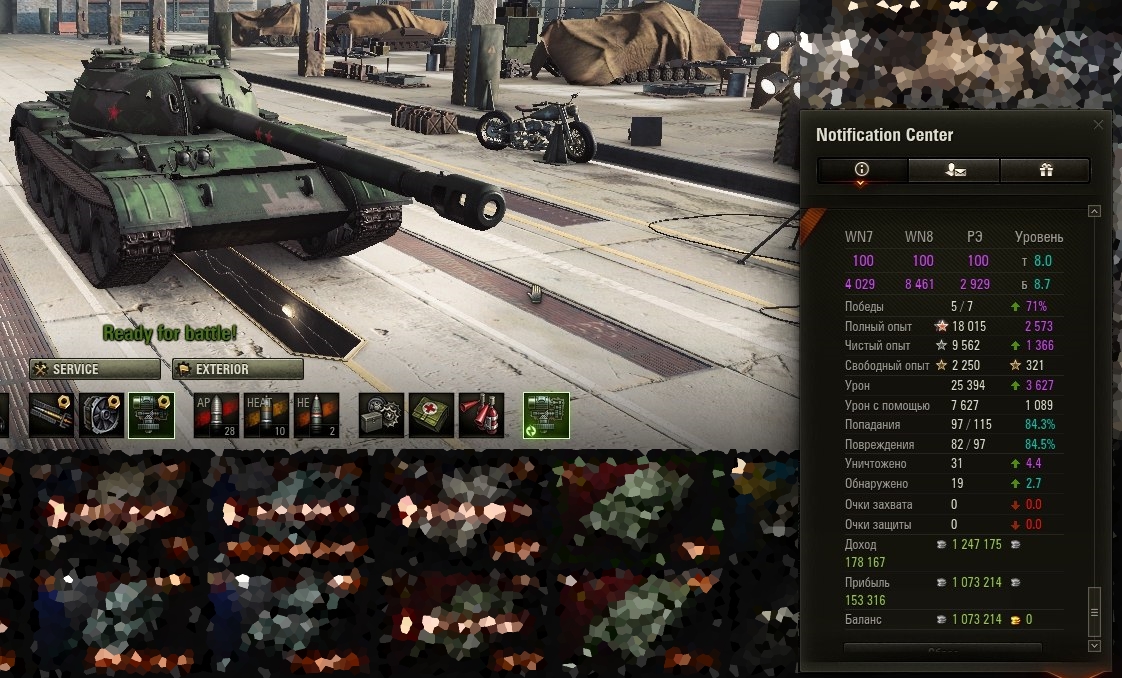Viewport: 1122px width, 678px height.
Task: Choose the AP shell ammo slot
Action: pos(214,415)
